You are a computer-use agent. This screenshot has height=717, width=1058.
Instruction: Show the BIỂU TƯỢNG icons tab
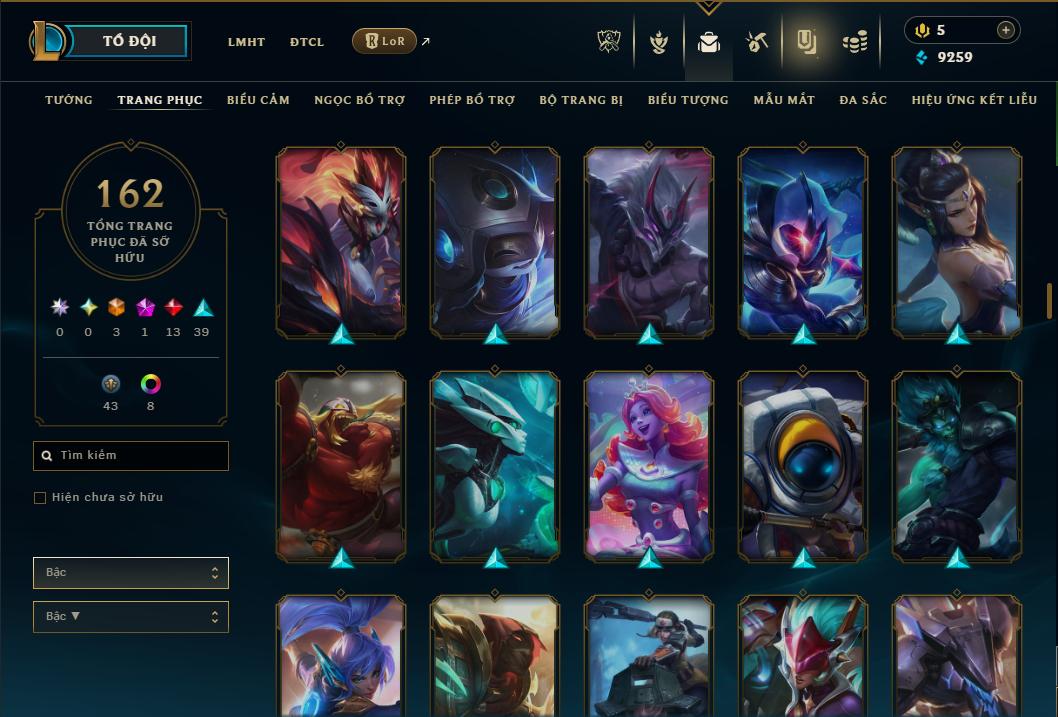click(688, 100)
